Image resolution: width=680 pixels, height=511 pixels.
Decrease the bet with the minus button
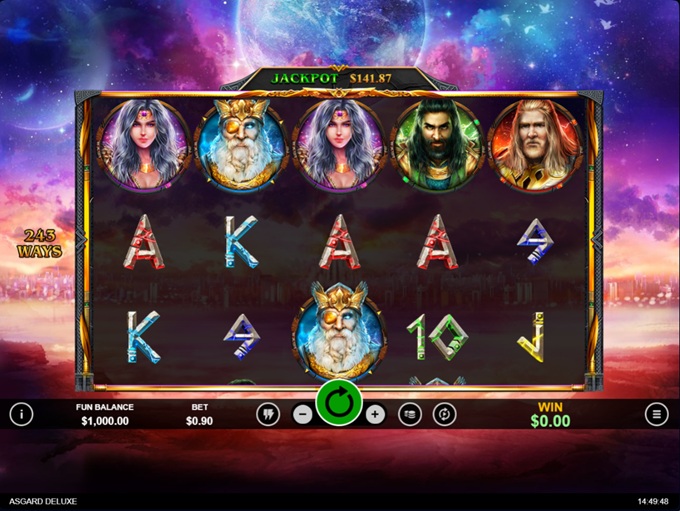pos(303,415)
